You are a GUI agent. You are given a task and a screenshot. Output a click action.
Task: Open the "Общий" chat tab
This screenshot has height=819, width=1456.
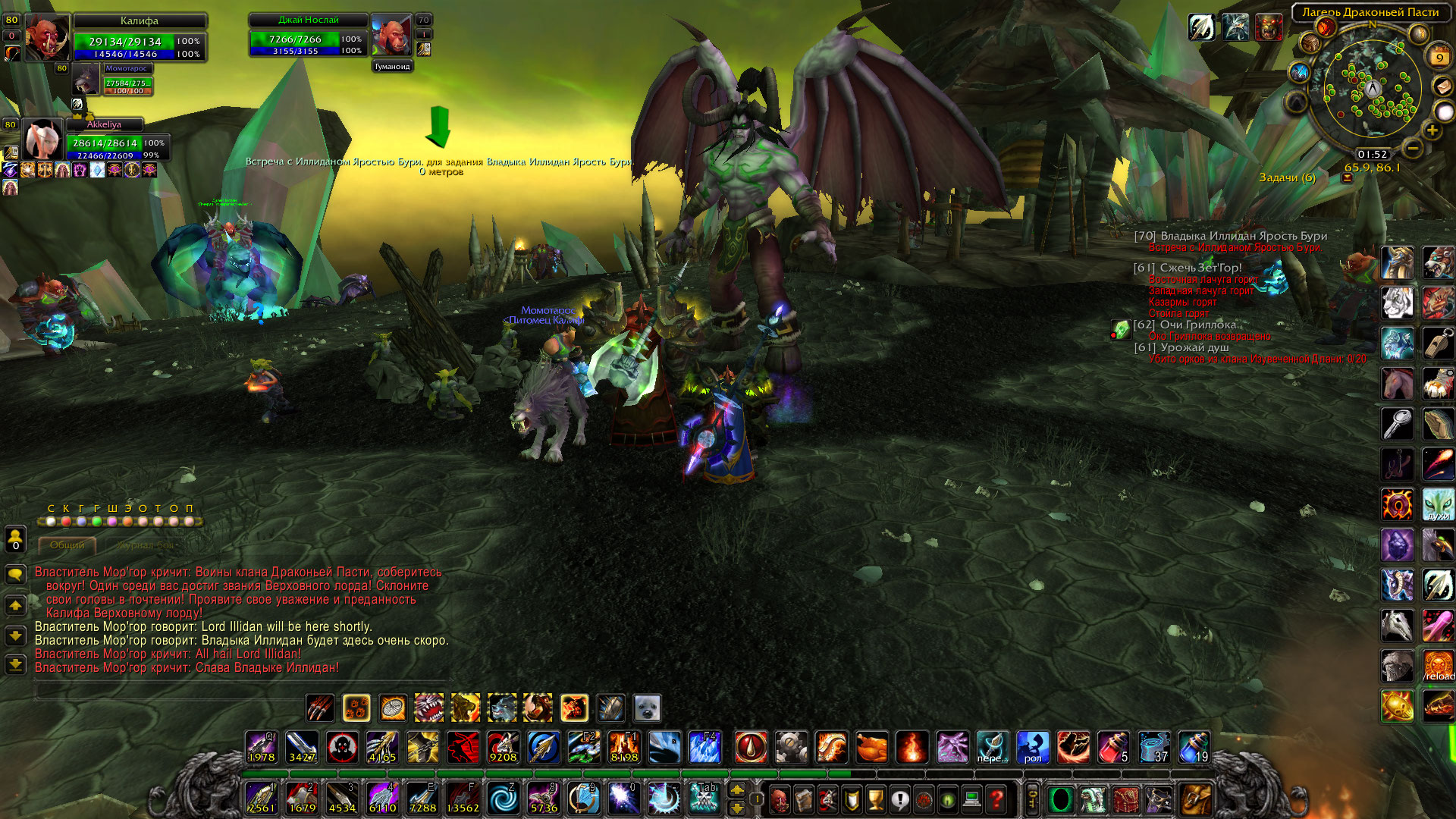pos(67,544)
